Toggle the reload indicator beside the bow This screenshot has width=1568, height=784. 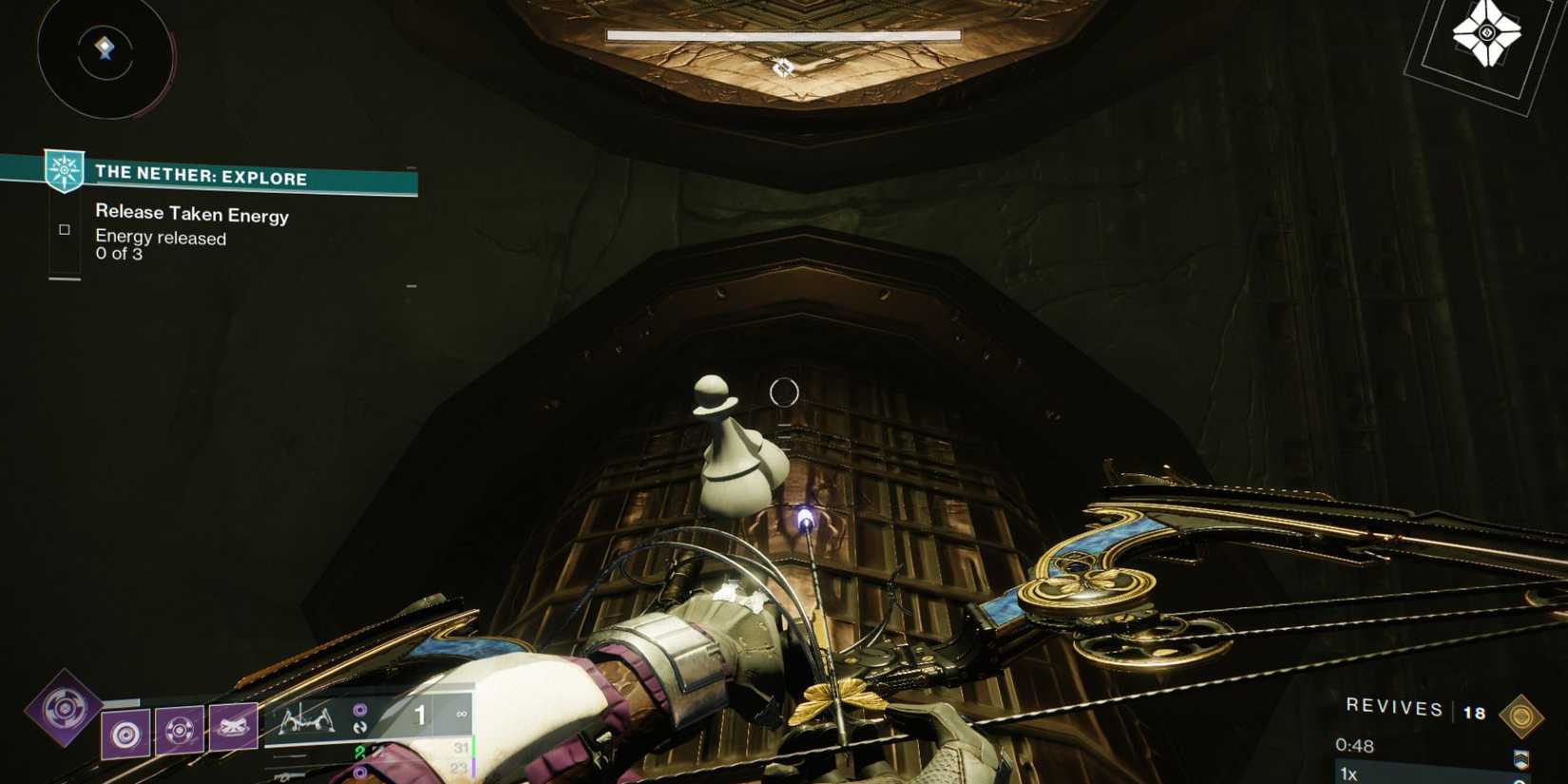click(x=360, y=726)
